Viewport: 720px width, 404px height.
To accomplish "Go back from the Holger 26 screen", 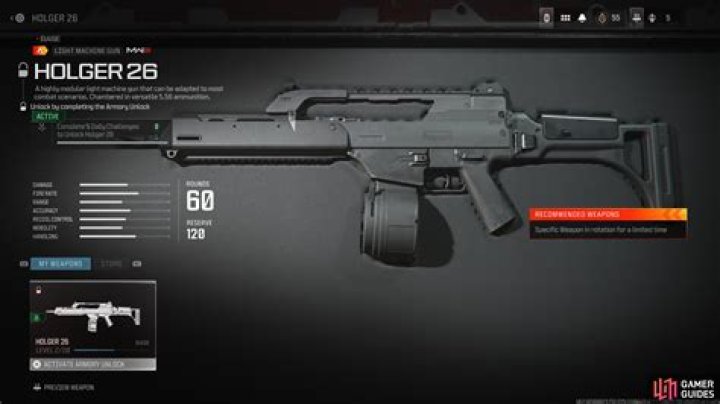I will pos(11,17).
